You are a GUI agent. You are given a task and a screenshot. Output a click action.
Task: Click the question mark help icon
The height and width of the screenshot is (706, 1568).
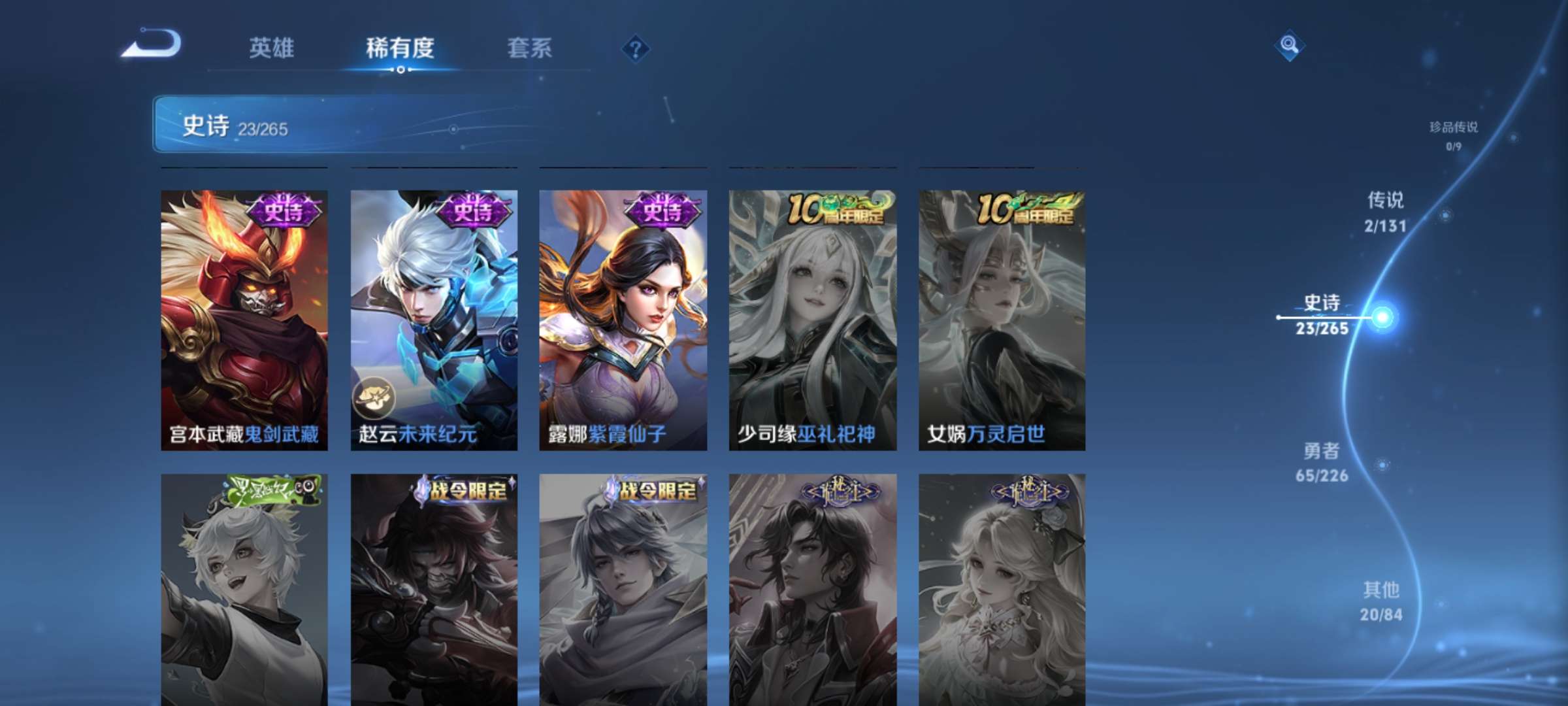point(637,49)
